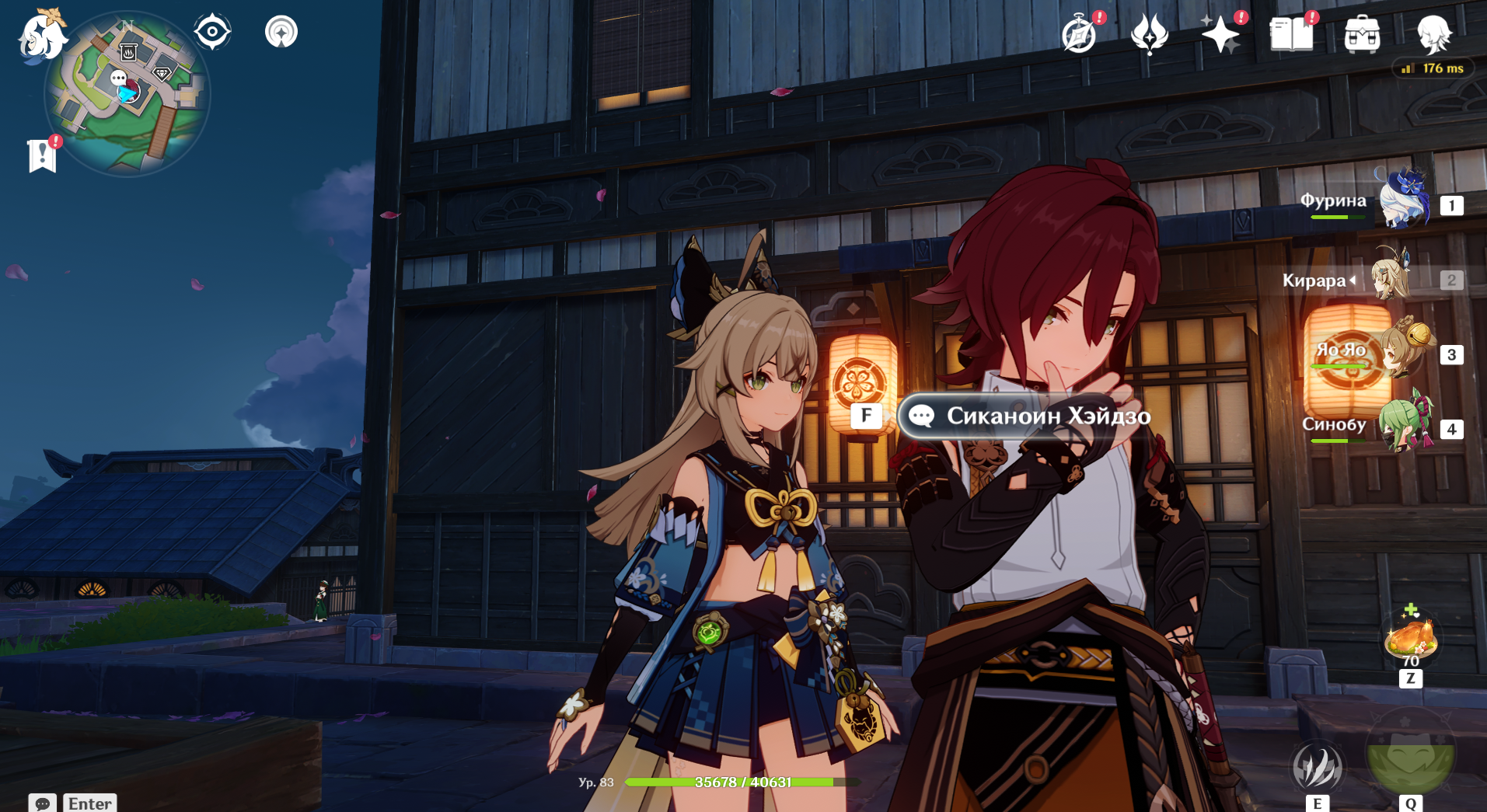Open the circular minimap

point(128,95)
